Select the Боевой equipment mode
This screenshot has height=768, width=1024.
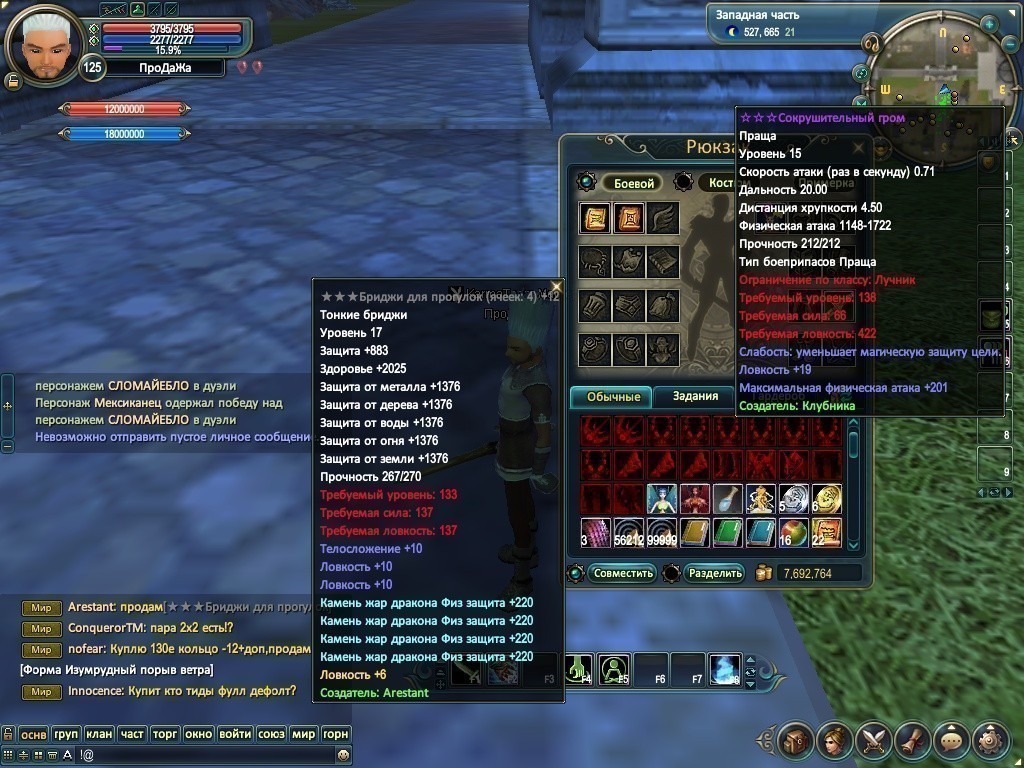(x=634, y=183)
